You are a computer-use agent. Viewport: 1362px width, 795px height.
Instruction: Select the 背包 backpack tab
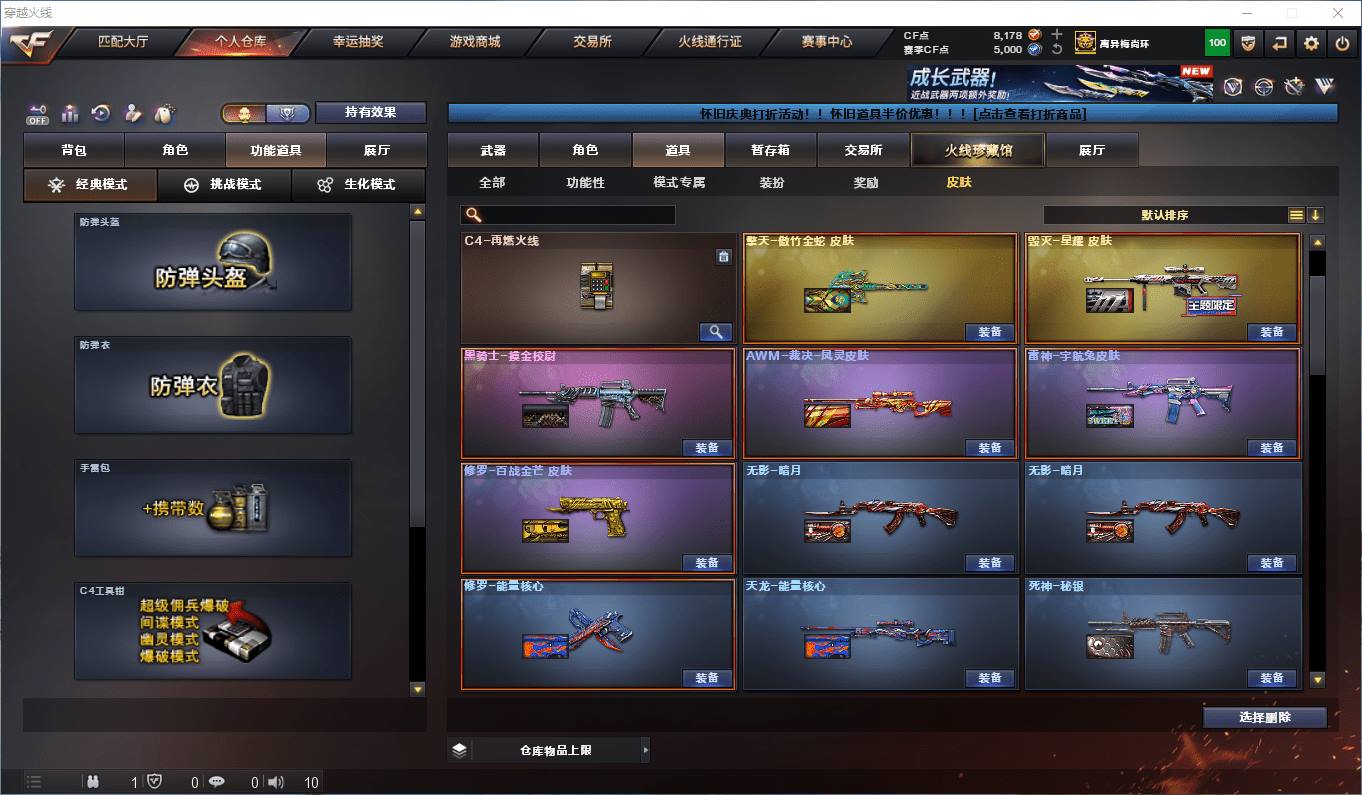tap(74, 150)
